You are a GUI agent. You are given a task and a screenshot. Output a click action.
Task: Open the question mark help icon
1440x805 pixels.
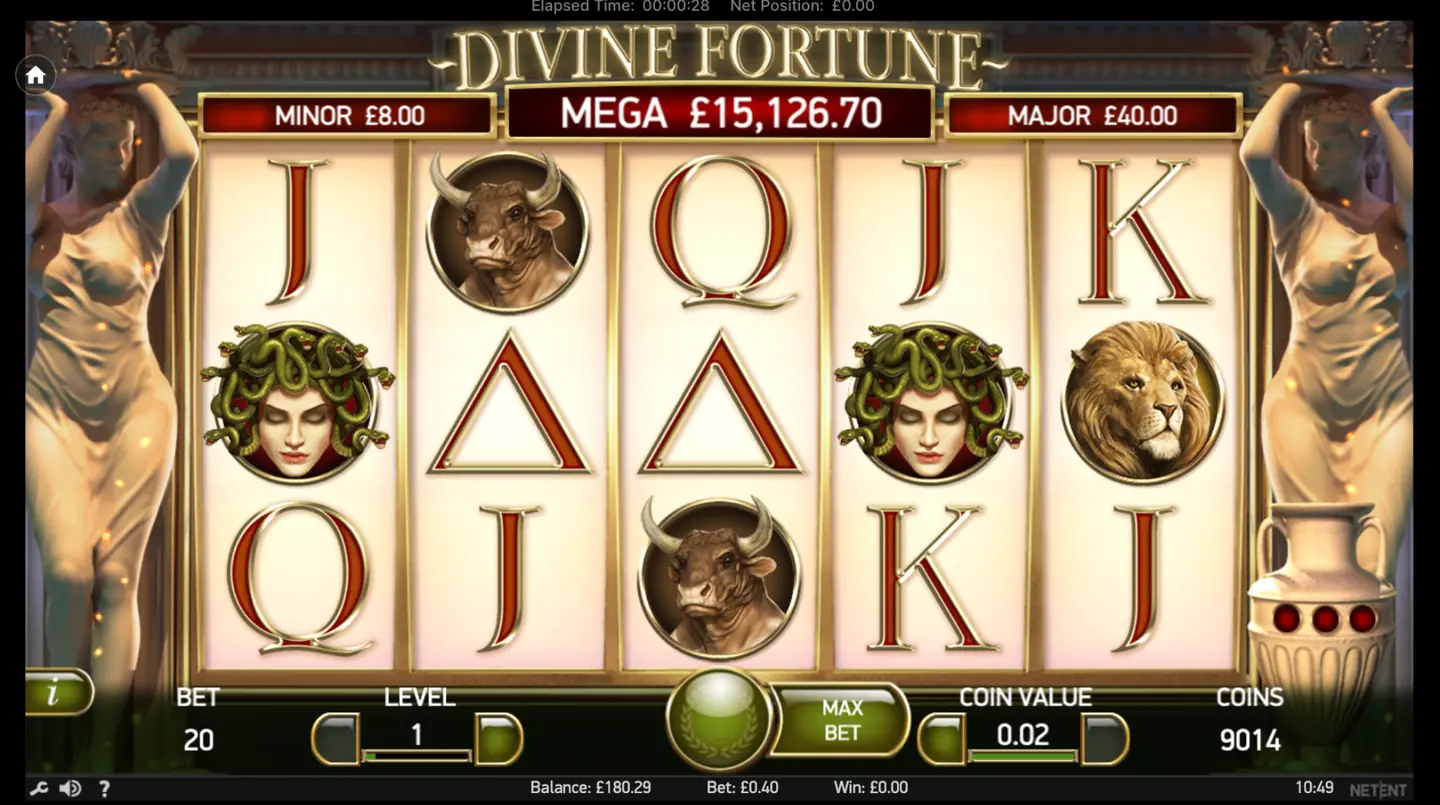[104, 787]
